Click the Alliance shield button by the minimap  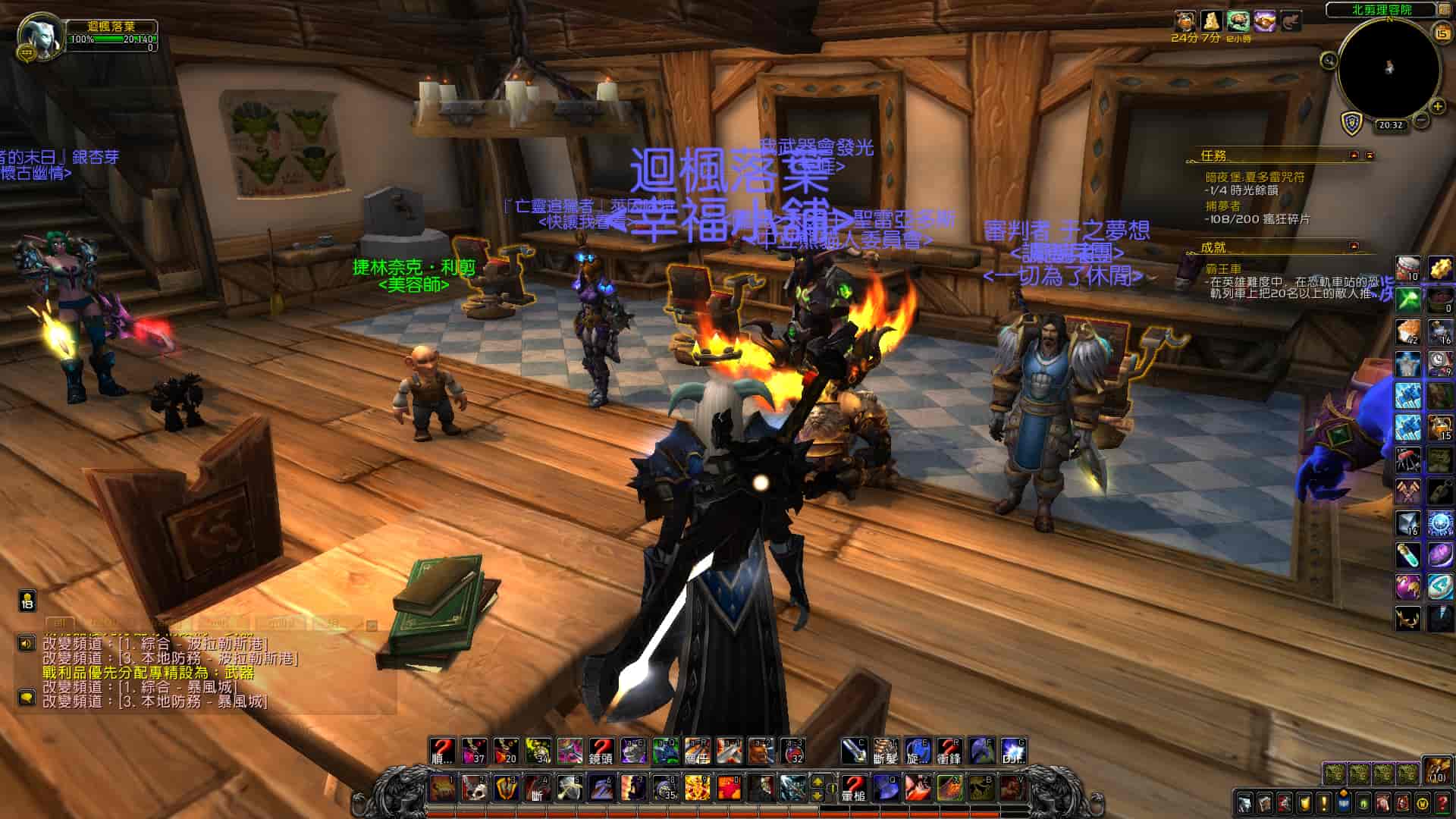1352,124
